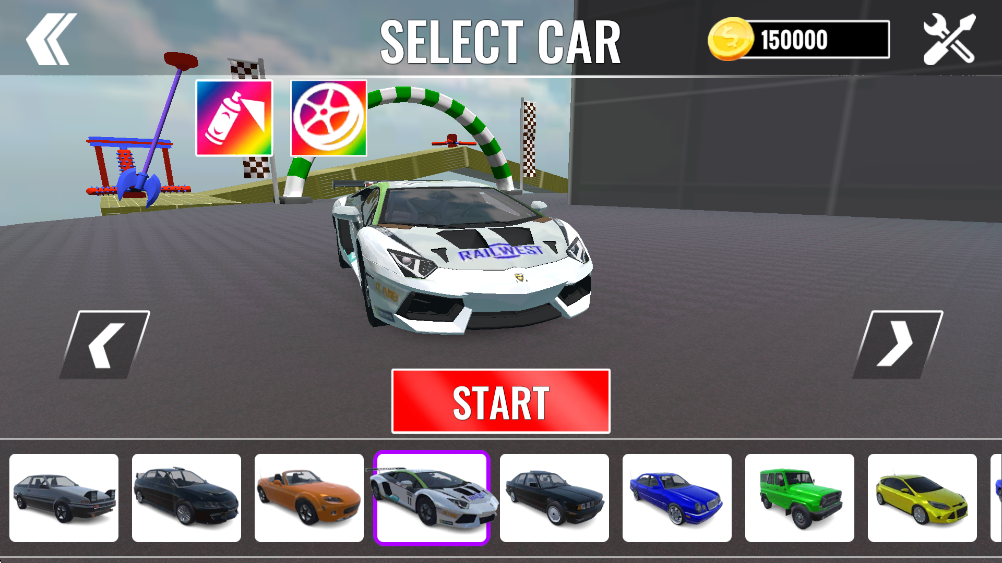1002x563 pixels.
Task: Select the yellow hatchback car thumbnail
Action: pyautogui.click(x=922, y=498)
